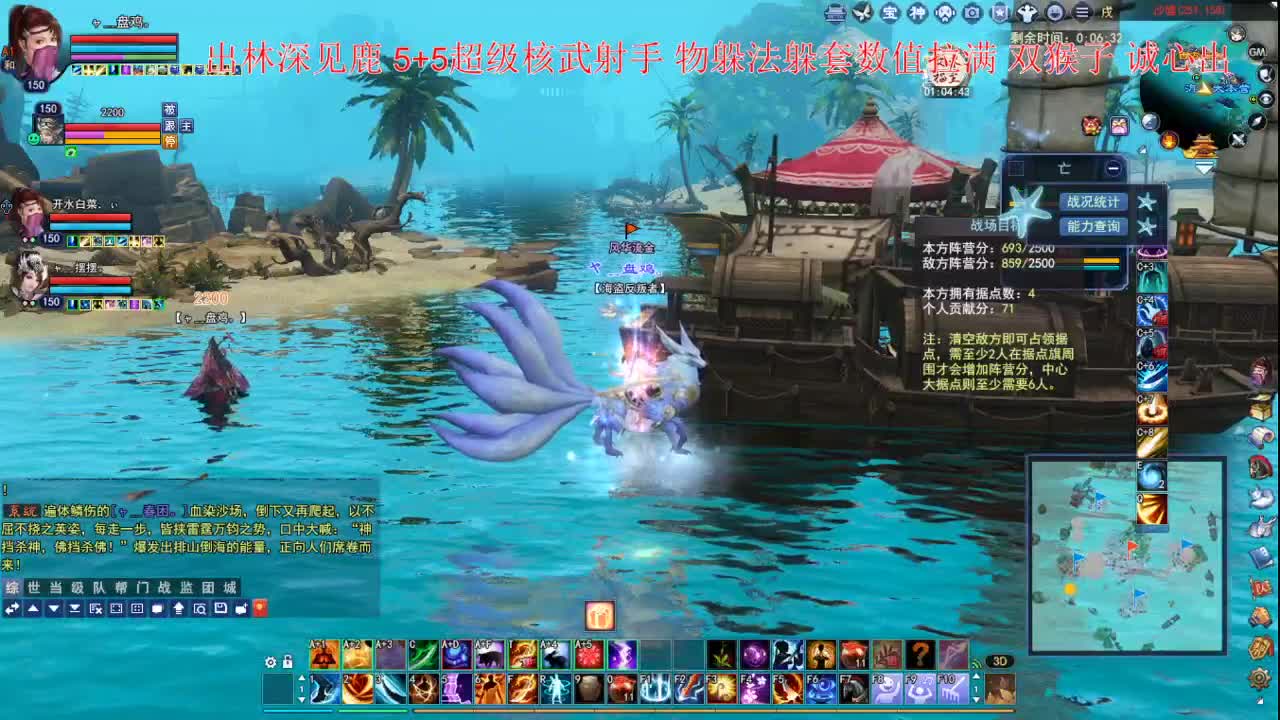Switch to the 综 (general) chat tab
This screenshot has height=720, width=1280.
tap(12, 587)
